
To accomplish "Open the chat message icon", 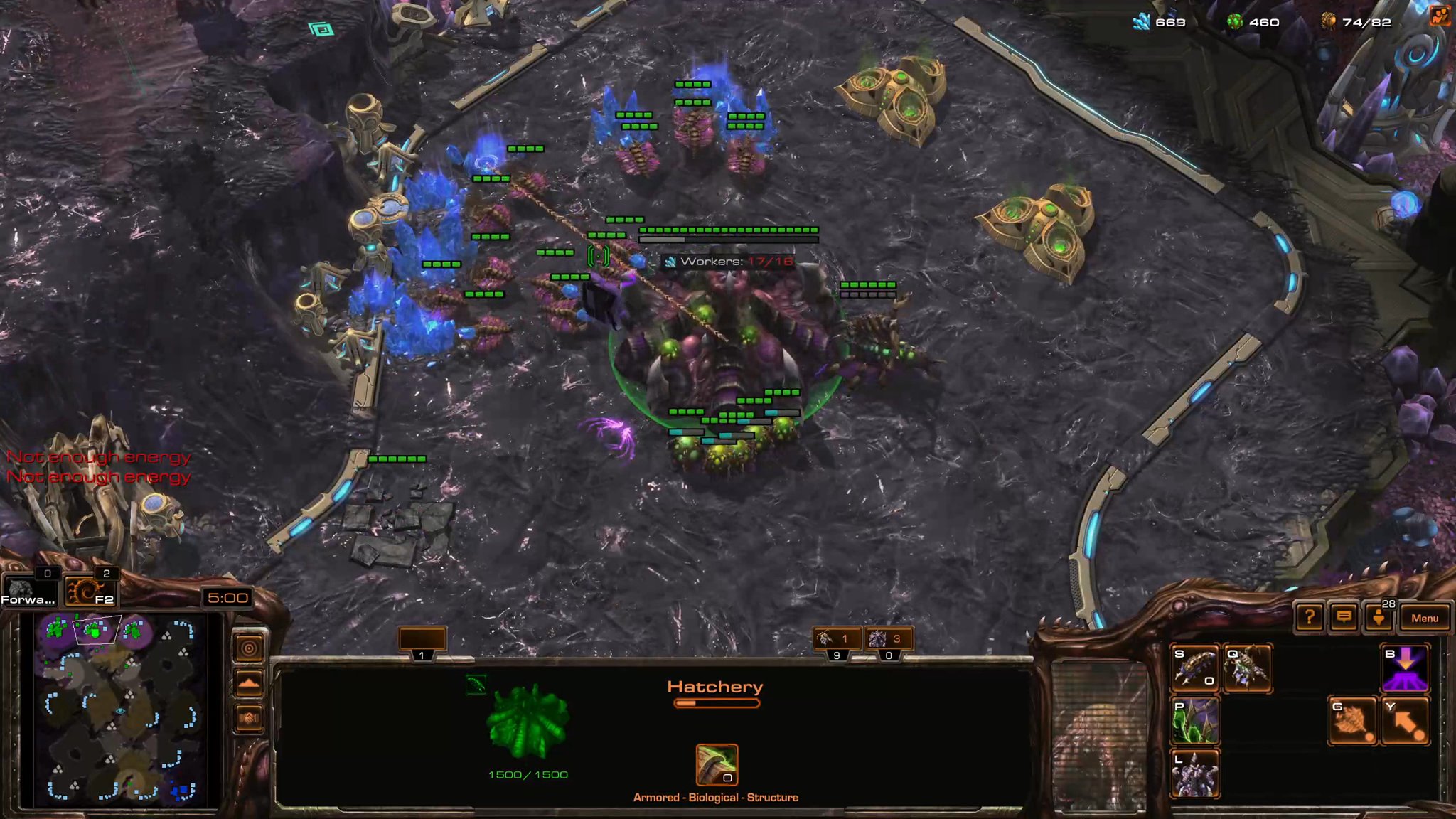I will tap(1345, 618).
